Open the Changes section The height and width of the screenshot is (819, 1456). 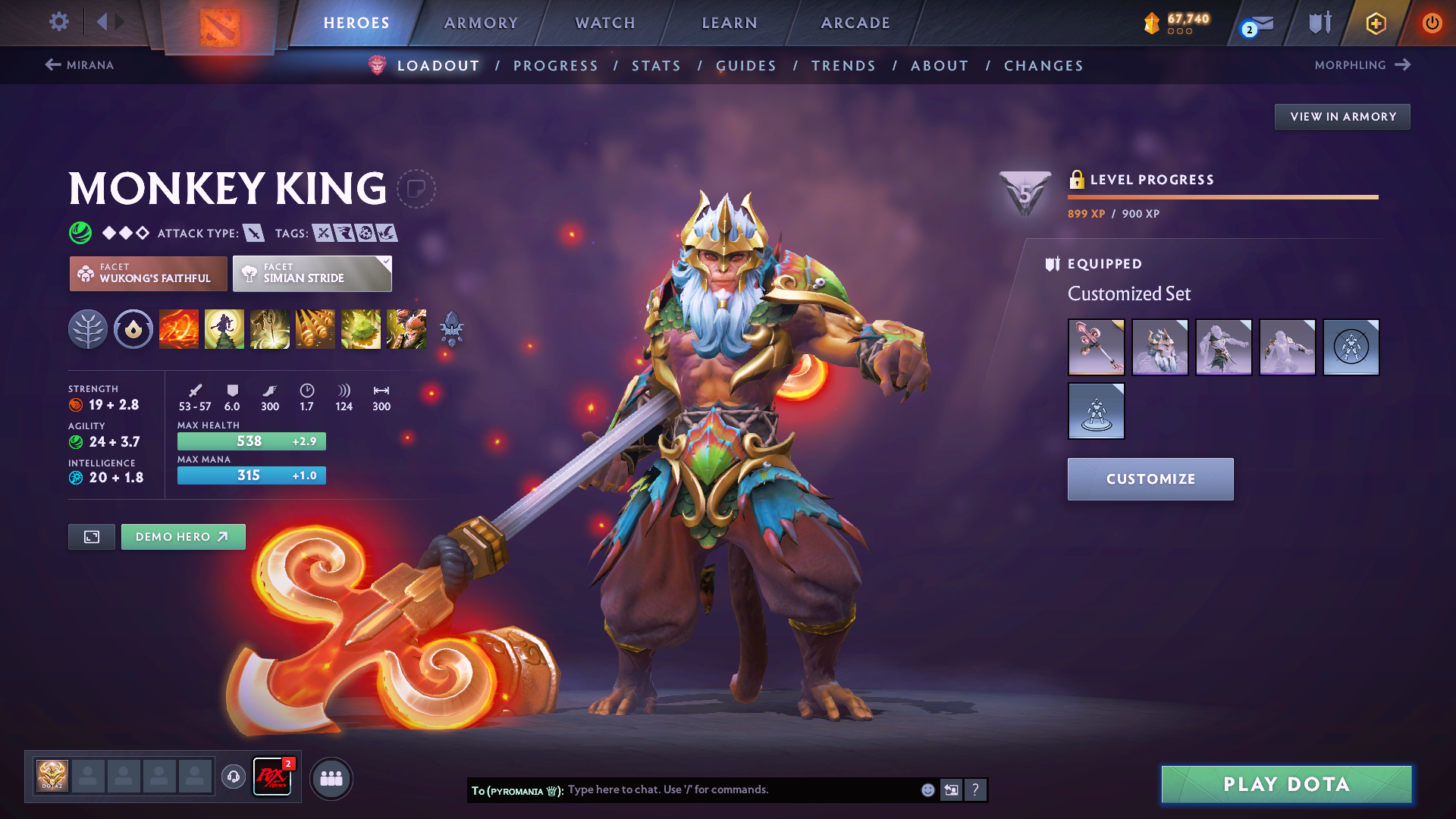(1043, 66)
